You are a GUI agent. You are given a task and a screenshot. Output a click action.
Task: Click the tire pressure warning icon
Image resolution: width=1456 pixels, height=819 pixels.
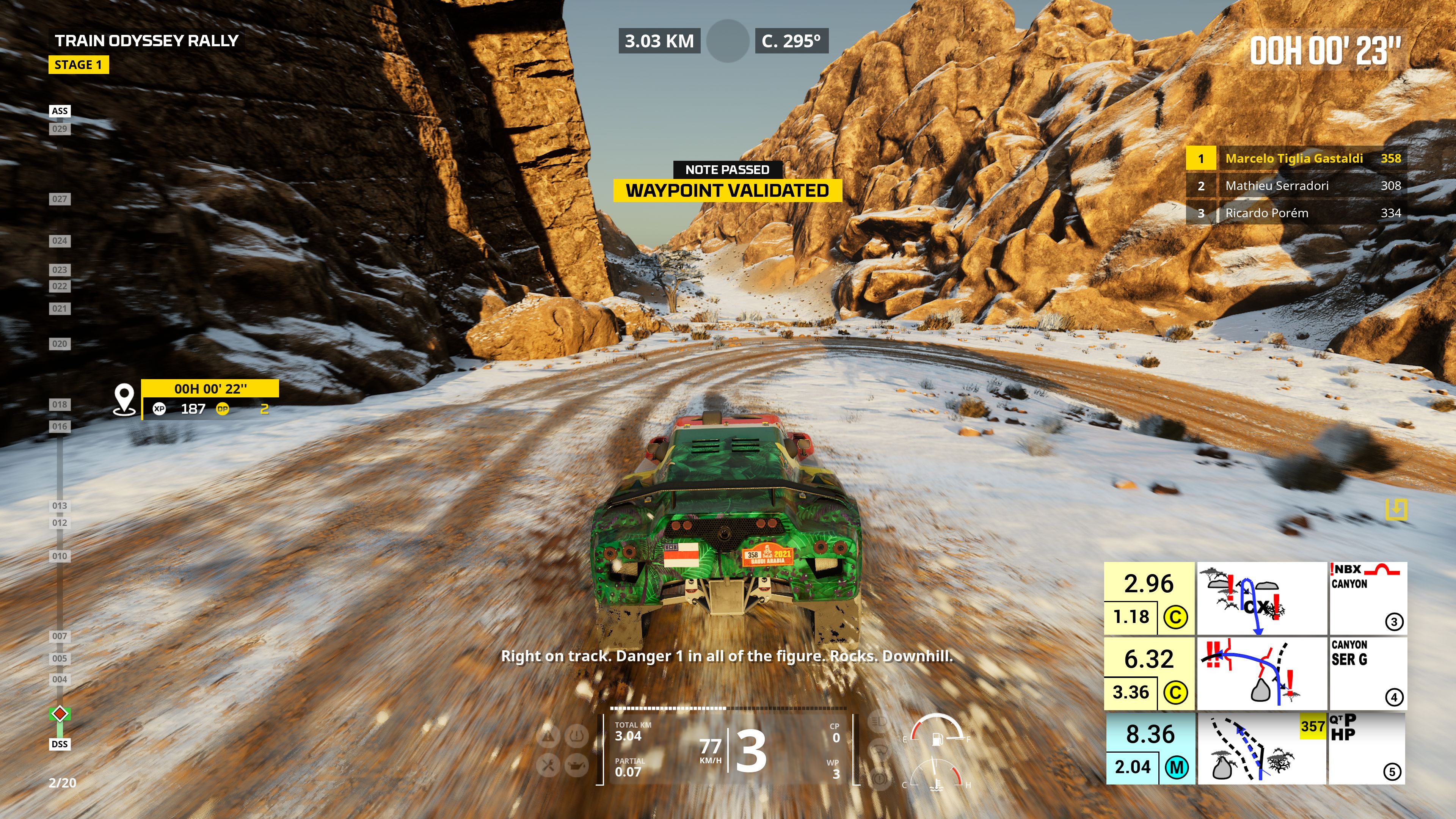(x=576, y=736)
